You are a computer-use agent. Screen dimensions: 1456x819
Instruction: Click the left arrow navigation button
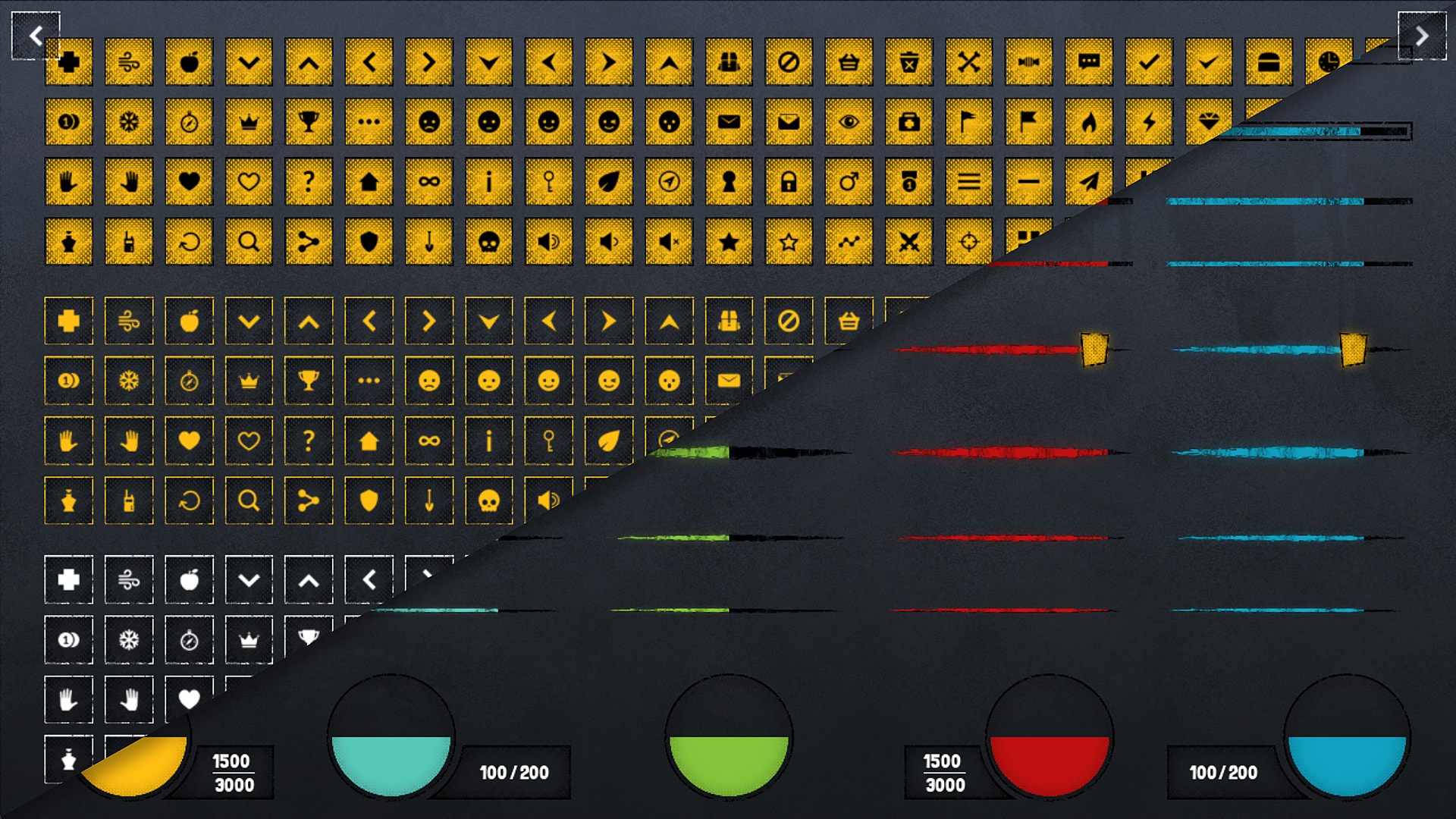pos(36,36)
